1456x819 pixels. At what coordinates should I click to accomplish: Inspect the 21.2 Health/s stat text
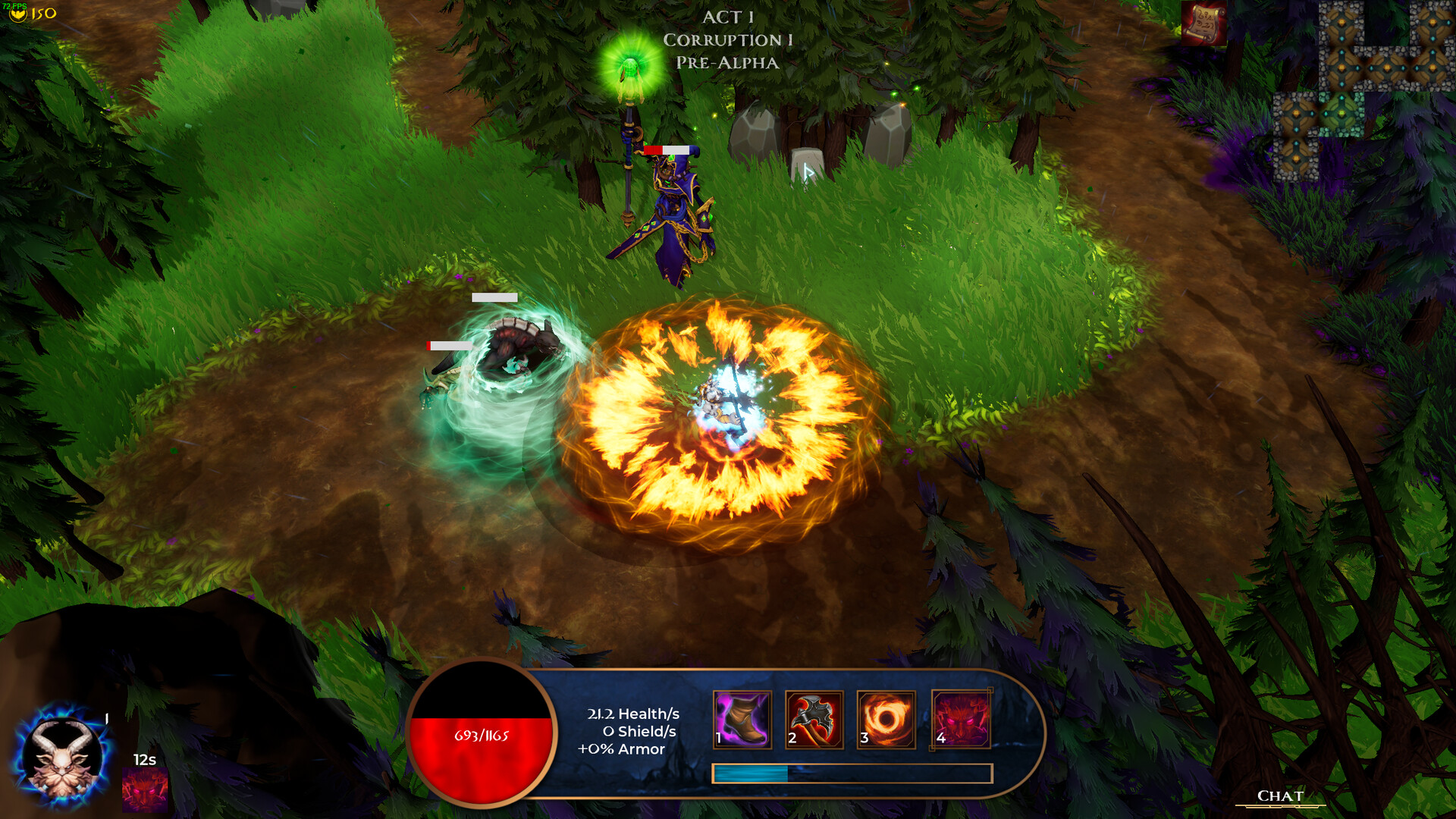point(629,714)
